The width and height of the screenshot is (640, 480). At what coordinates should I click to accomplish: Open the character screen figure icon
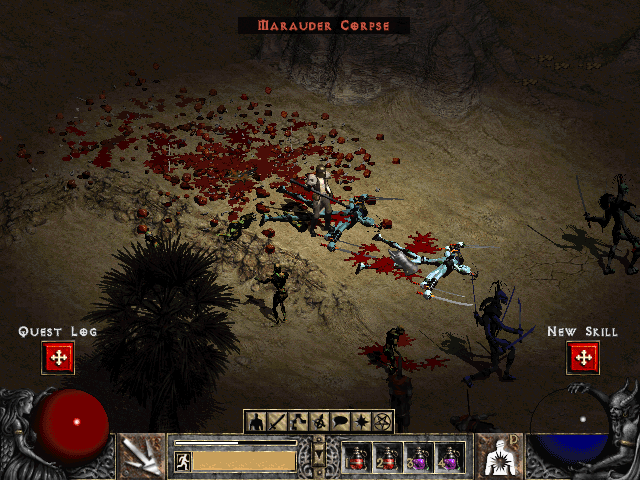point(256,421)
